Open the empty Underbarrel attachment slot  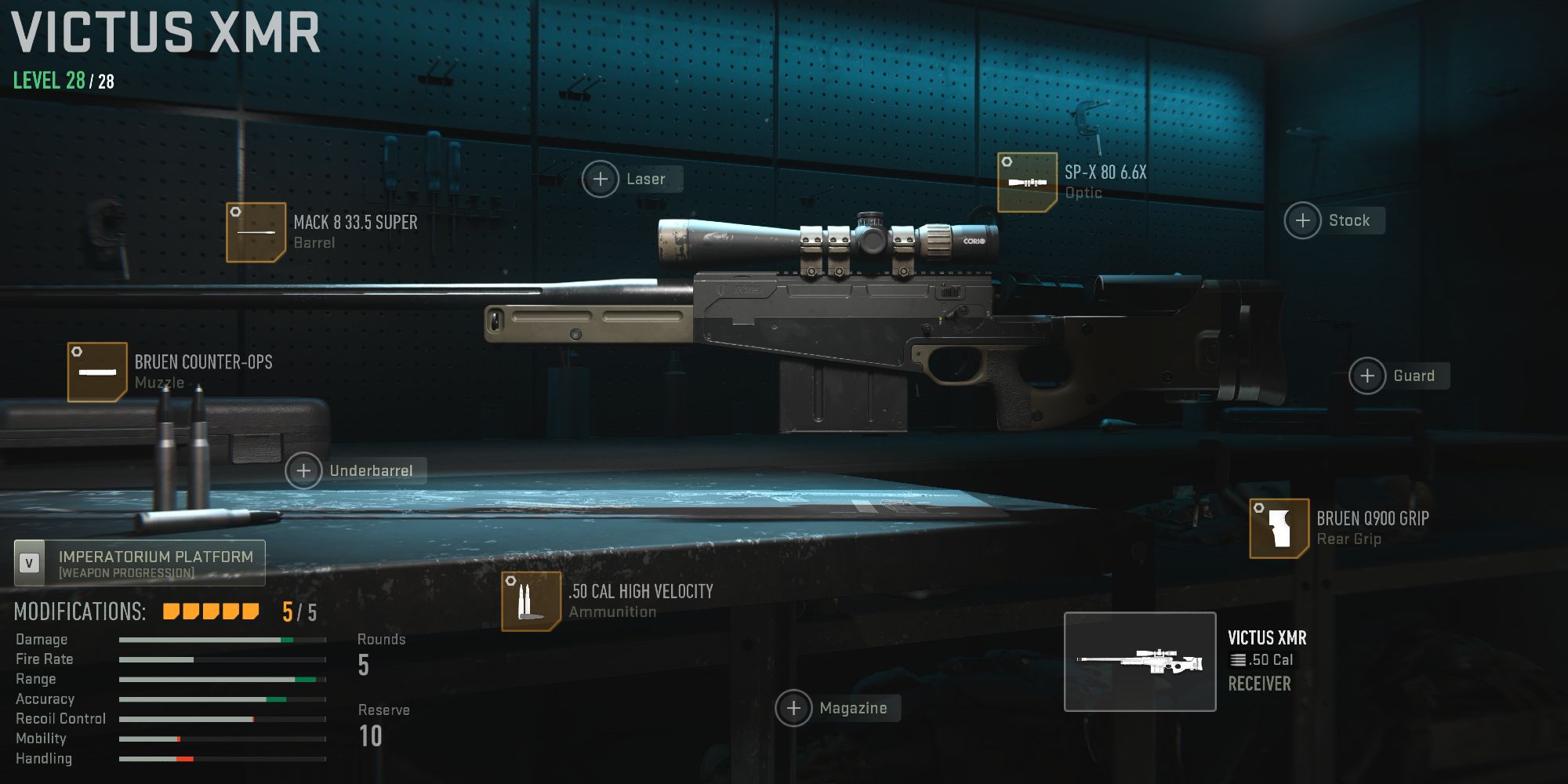(x=303, y=471)
